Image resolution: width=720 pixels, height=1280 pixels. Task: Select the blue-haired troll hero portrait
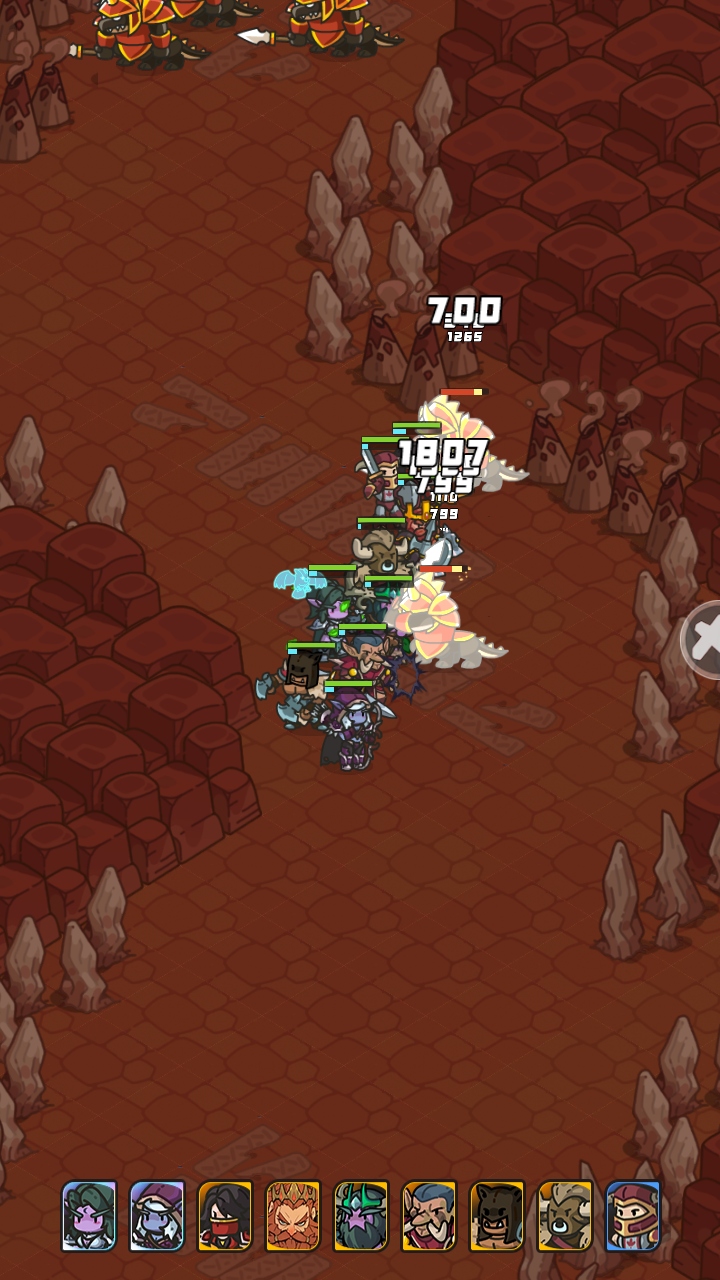point(429,1215)
